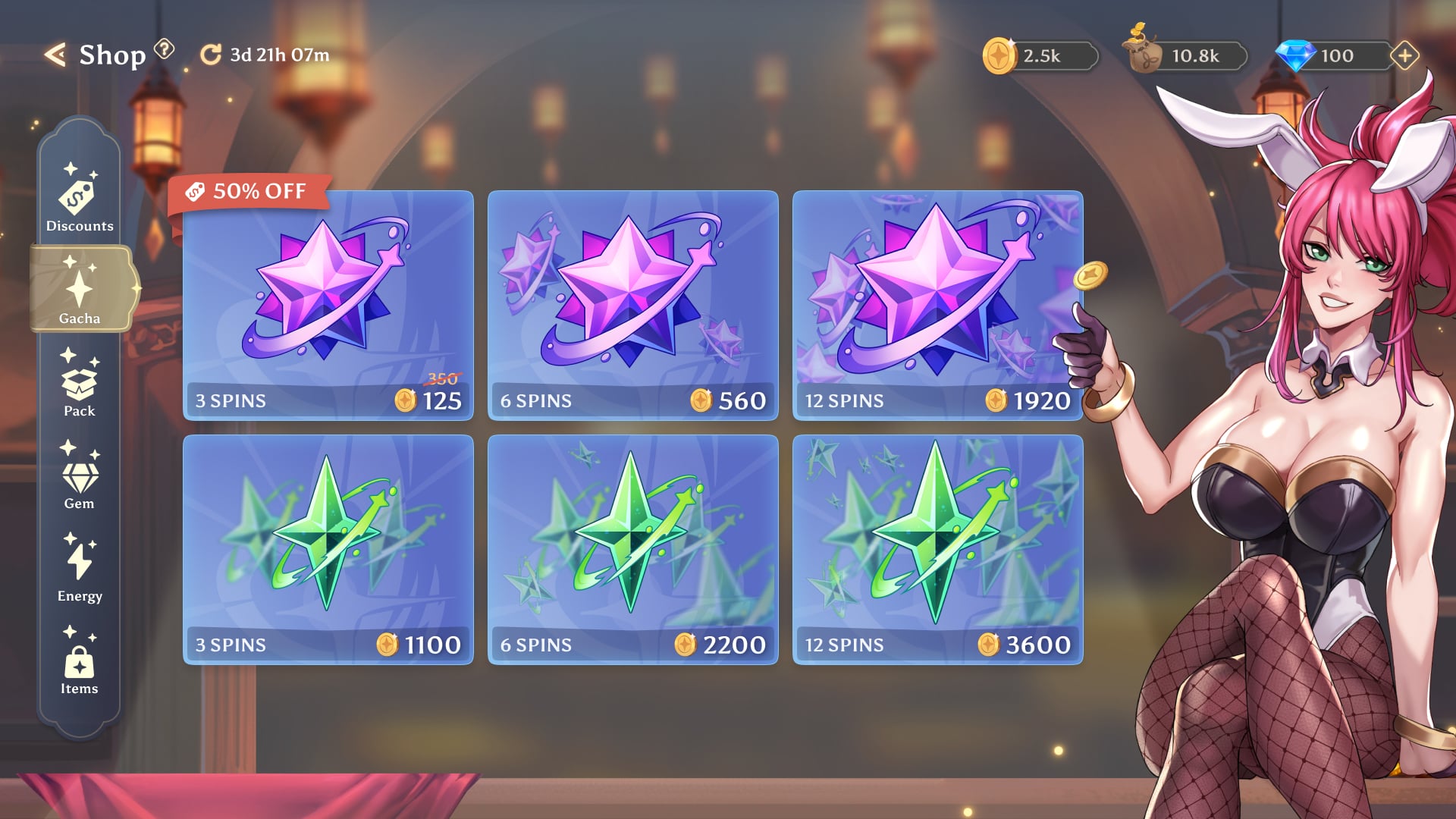
Task: Go back using the Shop back arrow
Action: [x=55, y=55]
